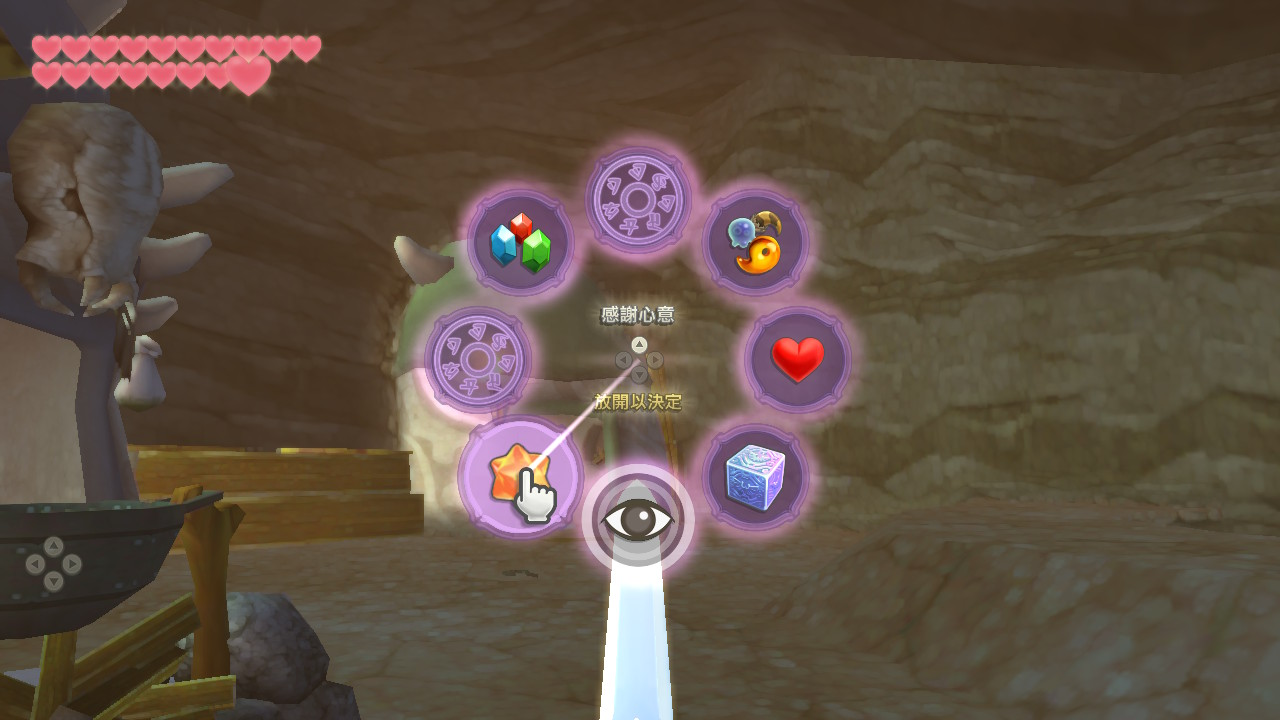Click the pointing hand cursor on the star item
This screenshot has height=720, width=1280.
click(x=537, y=493)
